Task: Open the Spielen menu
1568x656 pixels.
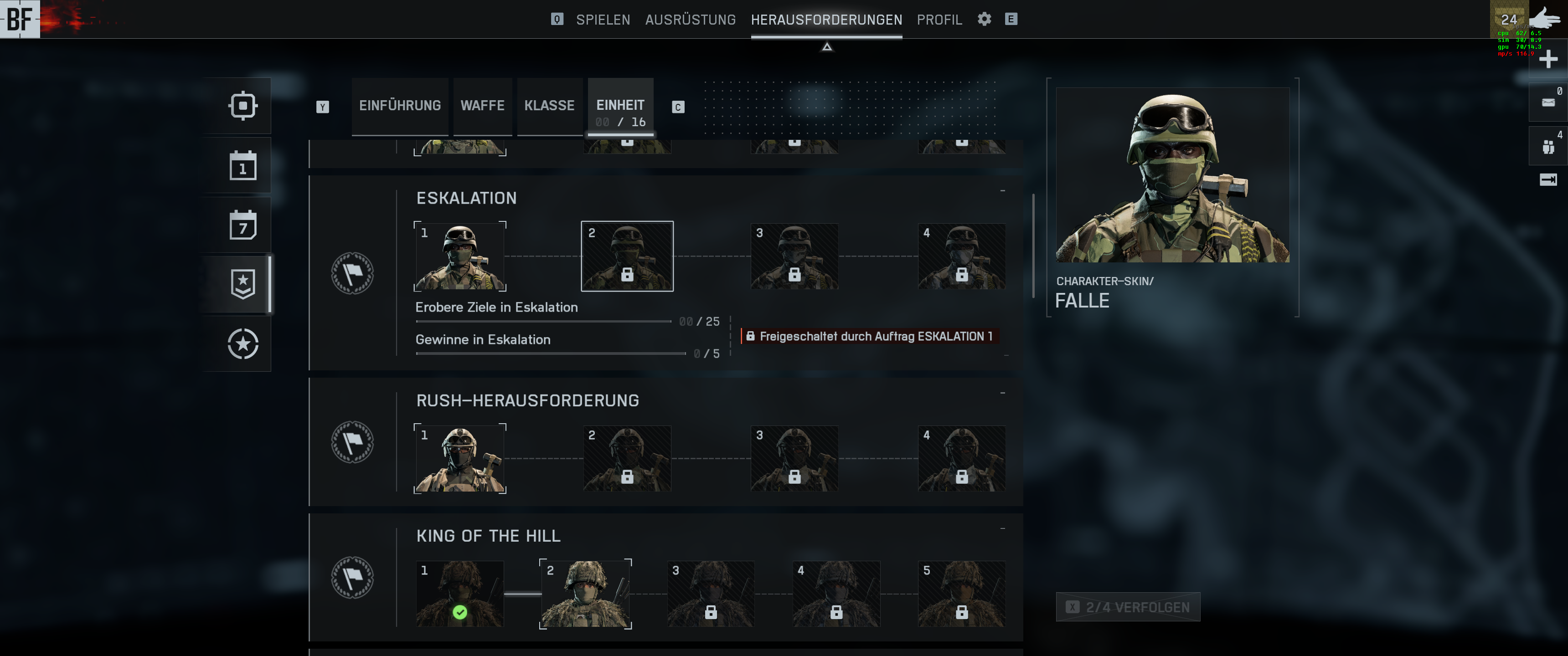Action: (x=603, y=20)
